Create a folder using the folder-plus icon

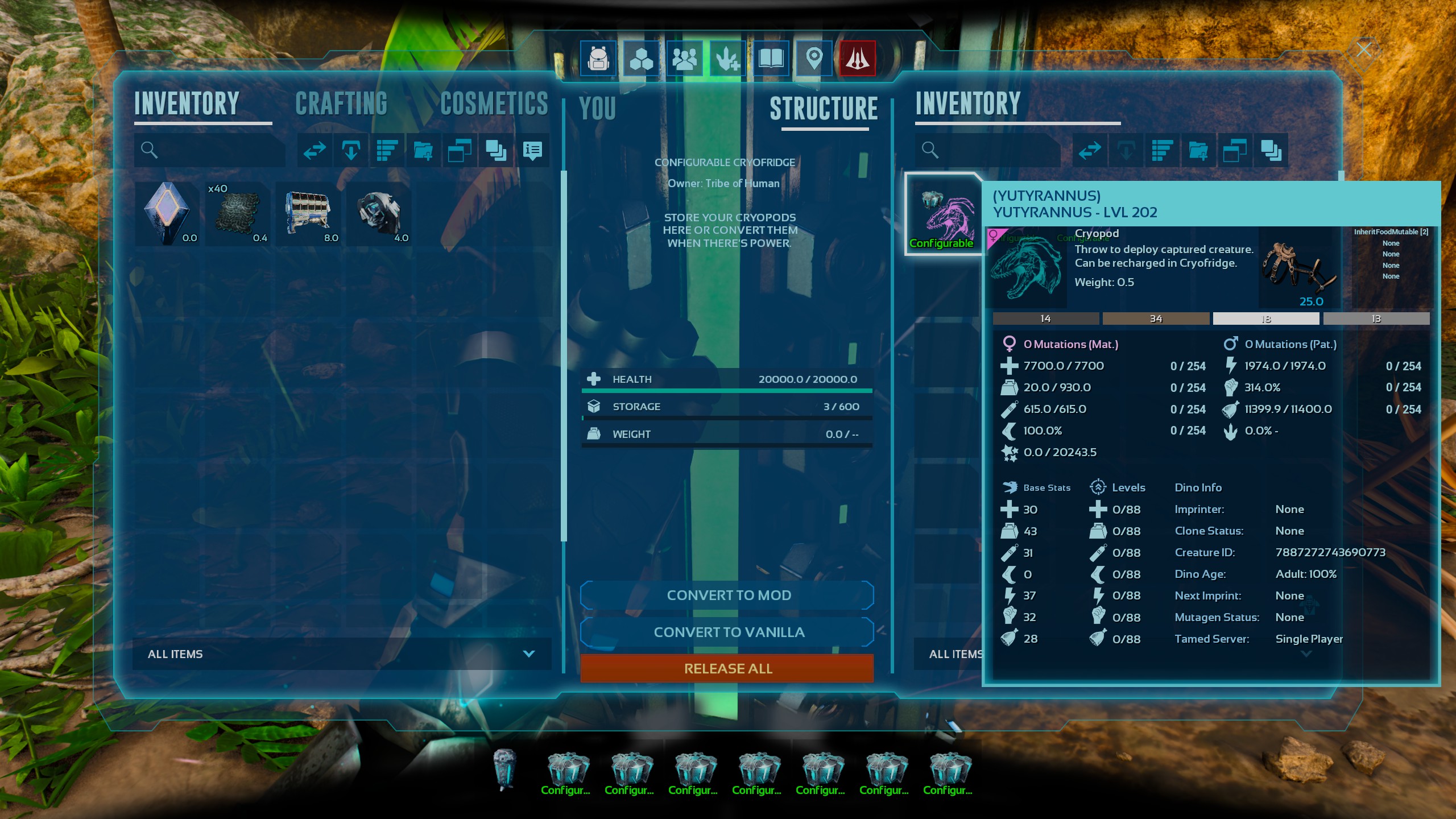(x=424, y=150)
